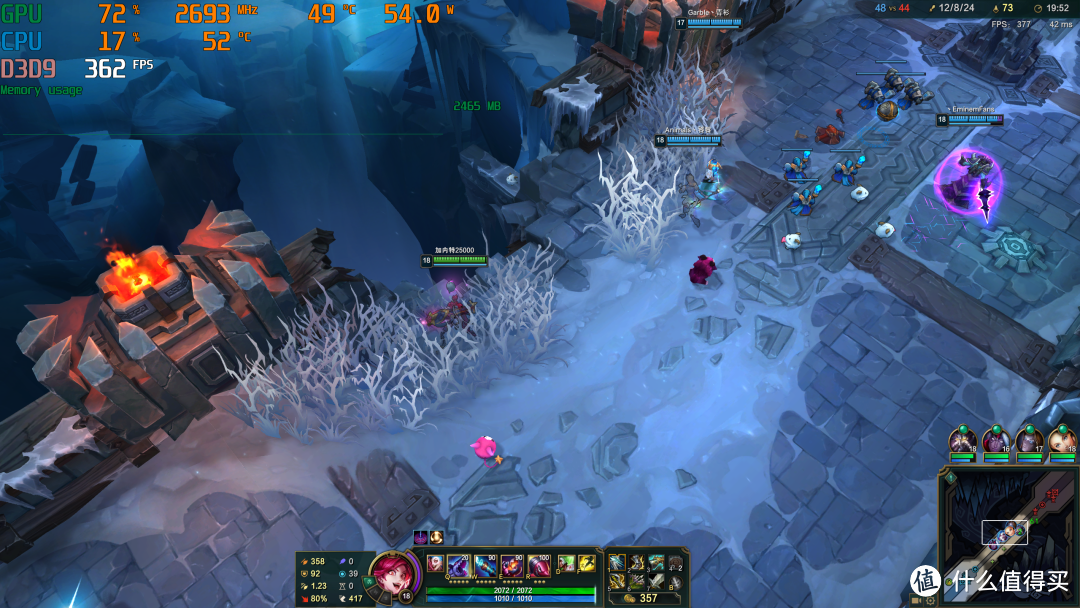Click the recall button marked B
This screenshot has height=608, width=1080.
click(x=676, y=583)
